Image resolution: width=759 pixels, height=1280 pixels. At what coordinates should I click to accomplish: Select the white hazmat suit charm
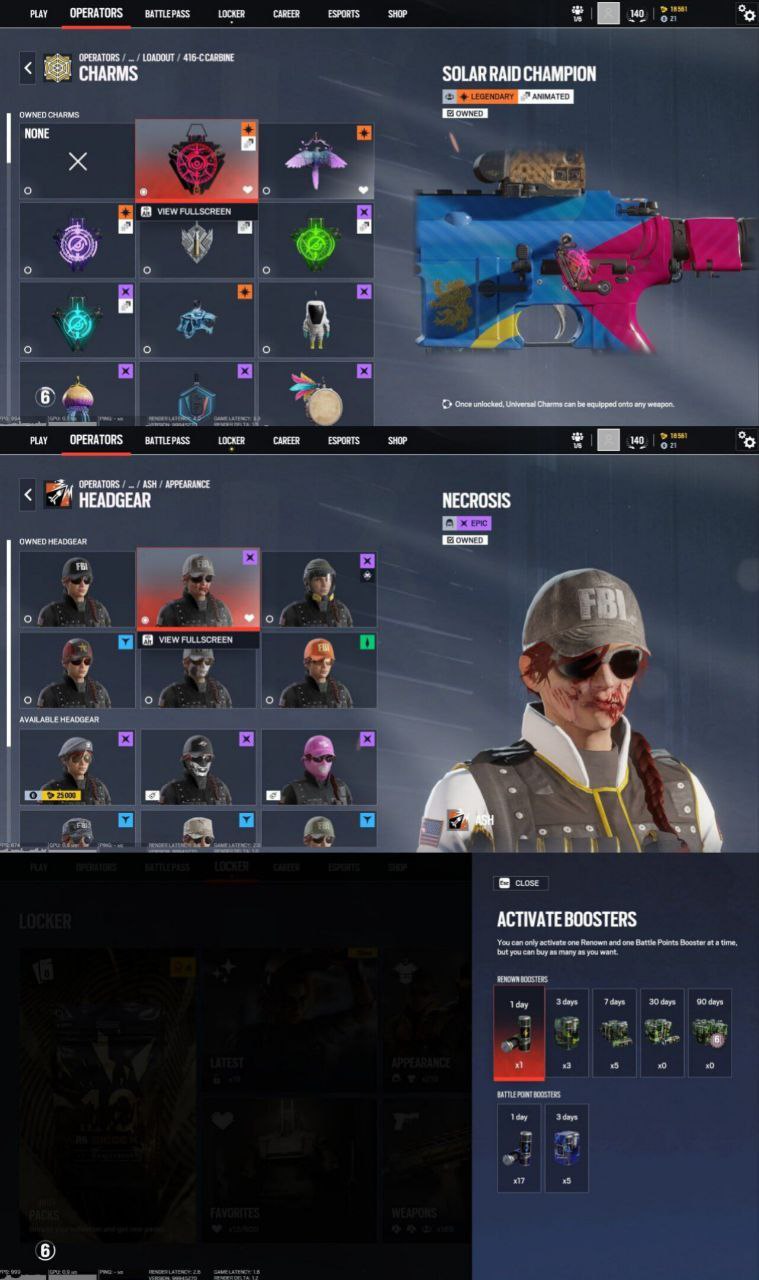pyautogui.click(x=318, y=320)
